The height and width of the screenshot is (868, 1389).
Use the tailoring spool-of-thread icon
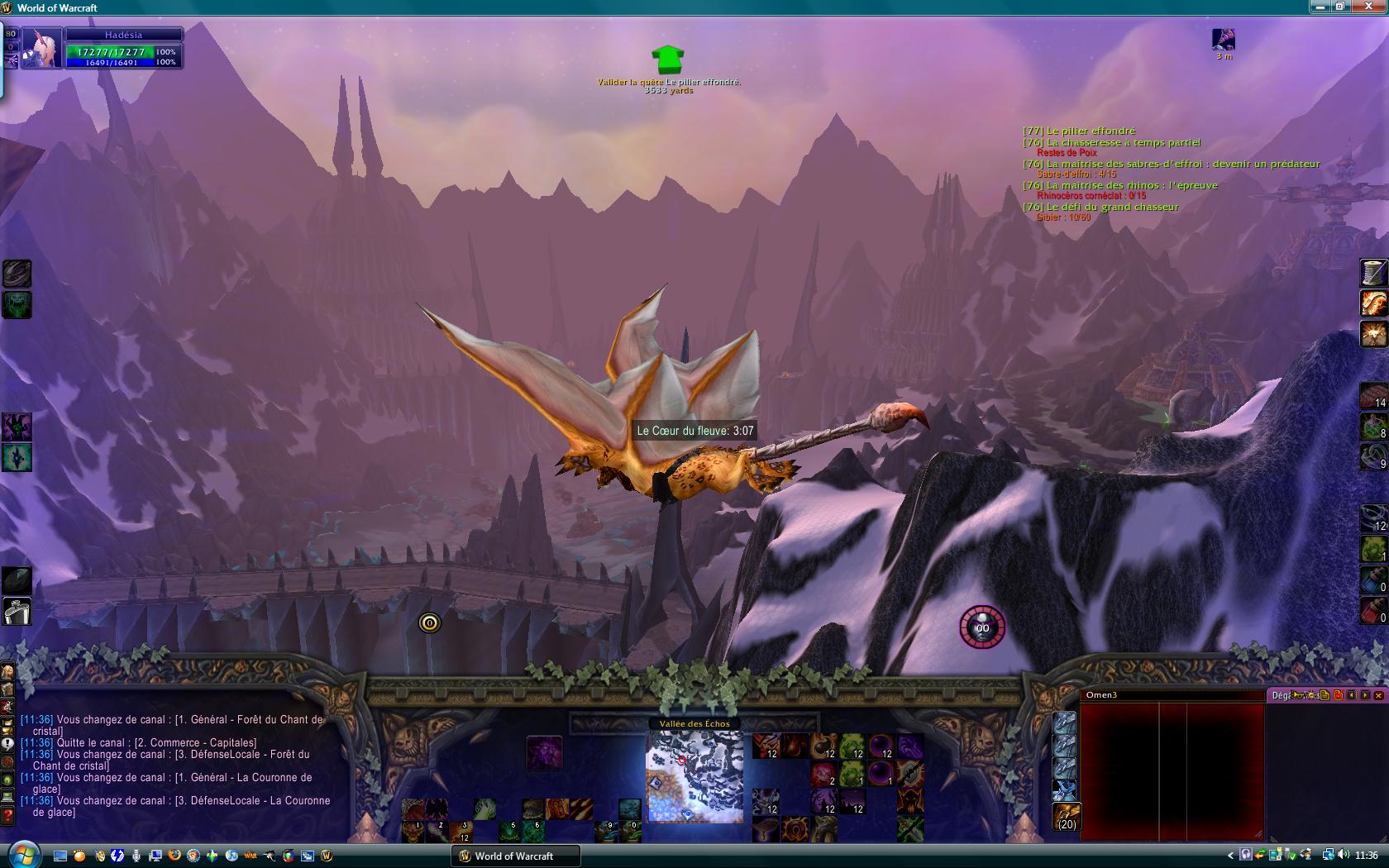(1373, 272)
